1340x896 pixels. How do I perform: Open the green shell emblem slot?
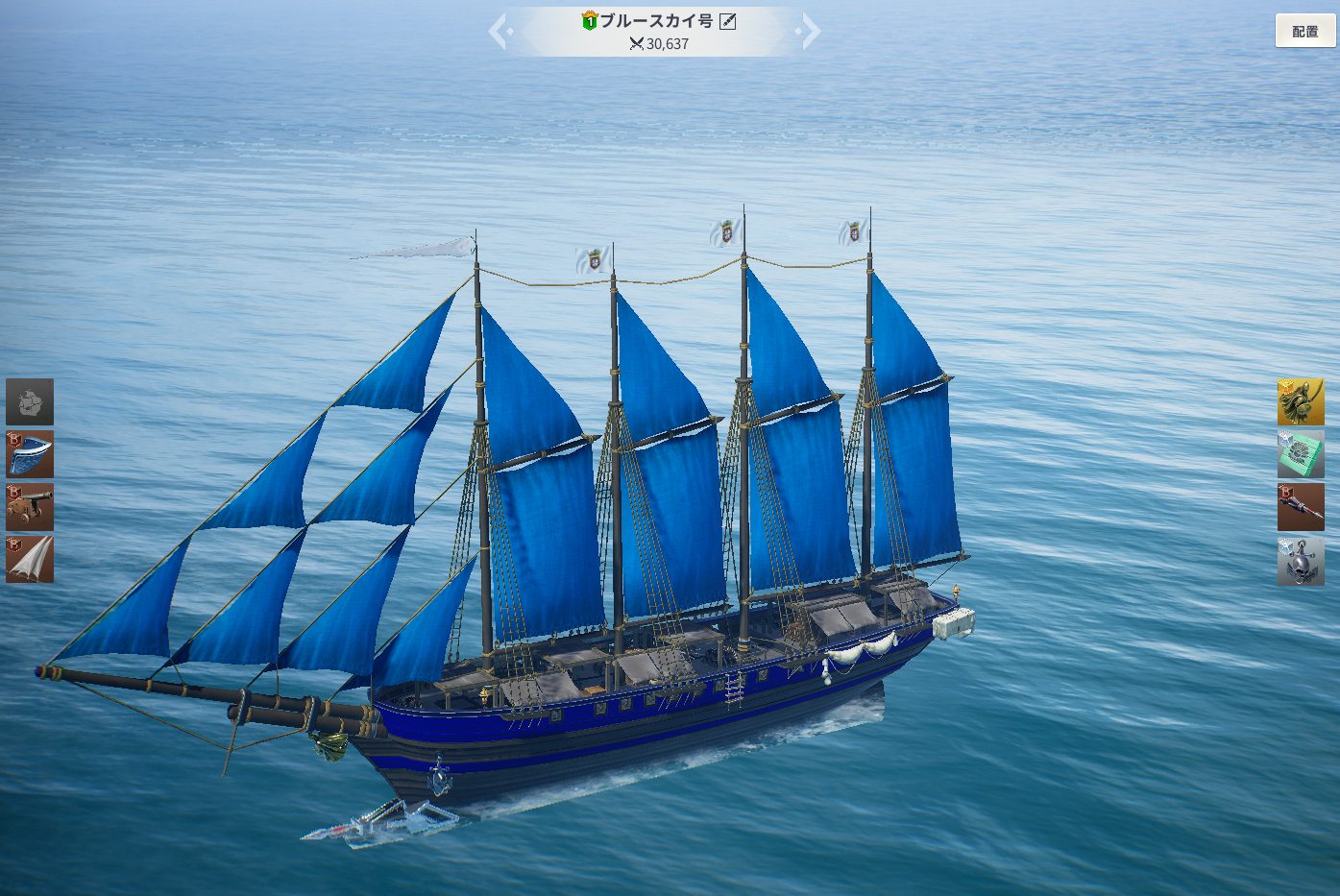[x=1301, y=454]
